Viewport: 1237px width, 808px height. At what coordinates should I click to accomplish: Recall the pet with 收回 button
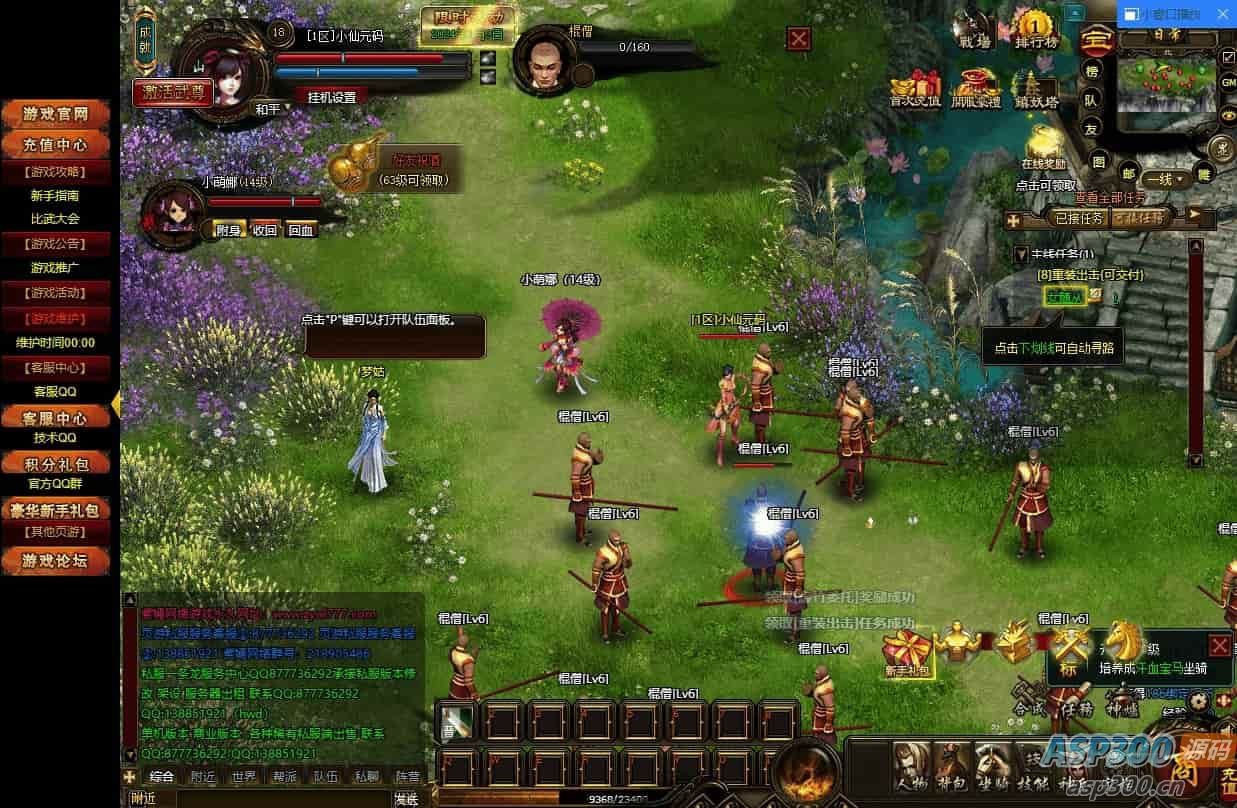pyautogui.click(x=264, y=229)
